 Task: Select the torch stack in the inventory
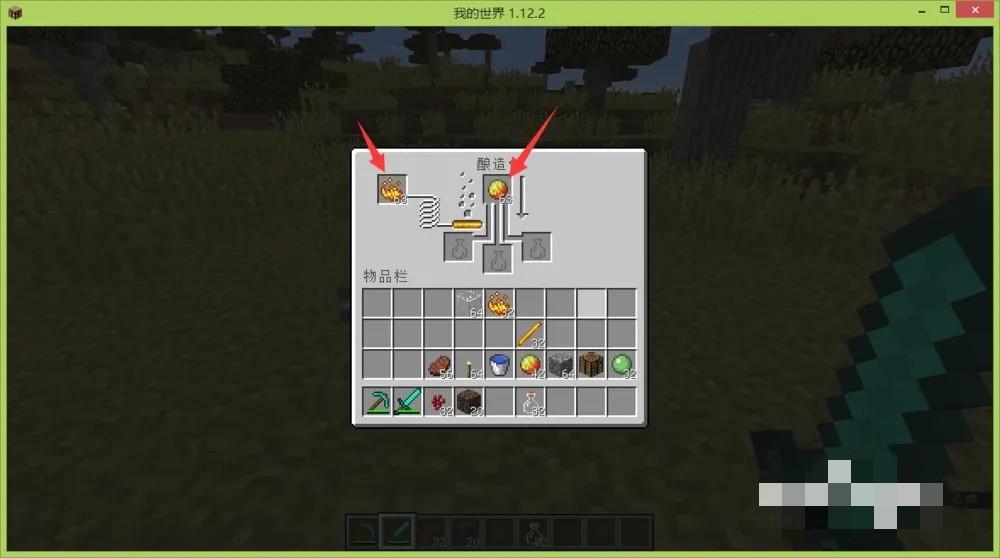[469, 365]
